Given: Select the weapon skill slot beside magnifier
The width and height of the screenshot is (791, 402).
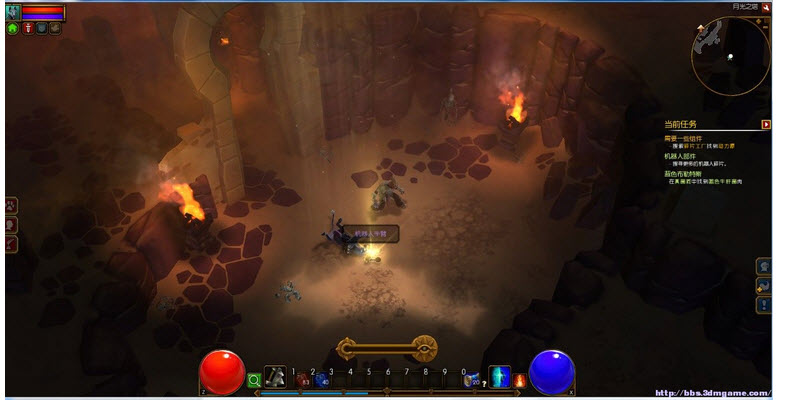Looking at the screenshot, I should pyautogui.click(x=275, y=377).
